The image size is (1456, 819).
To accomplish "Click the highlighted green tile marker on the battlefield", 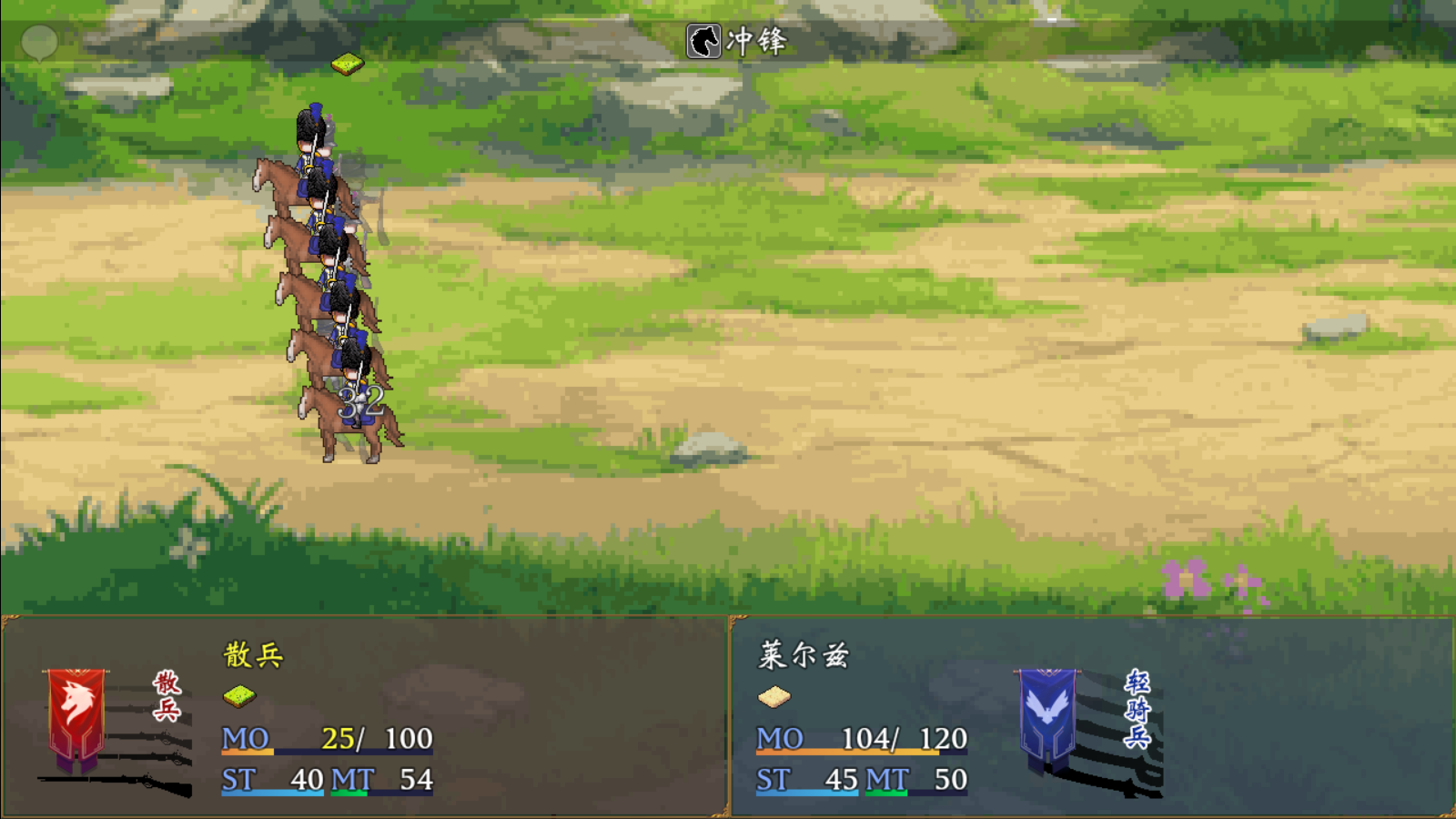I will click(346, 66).
